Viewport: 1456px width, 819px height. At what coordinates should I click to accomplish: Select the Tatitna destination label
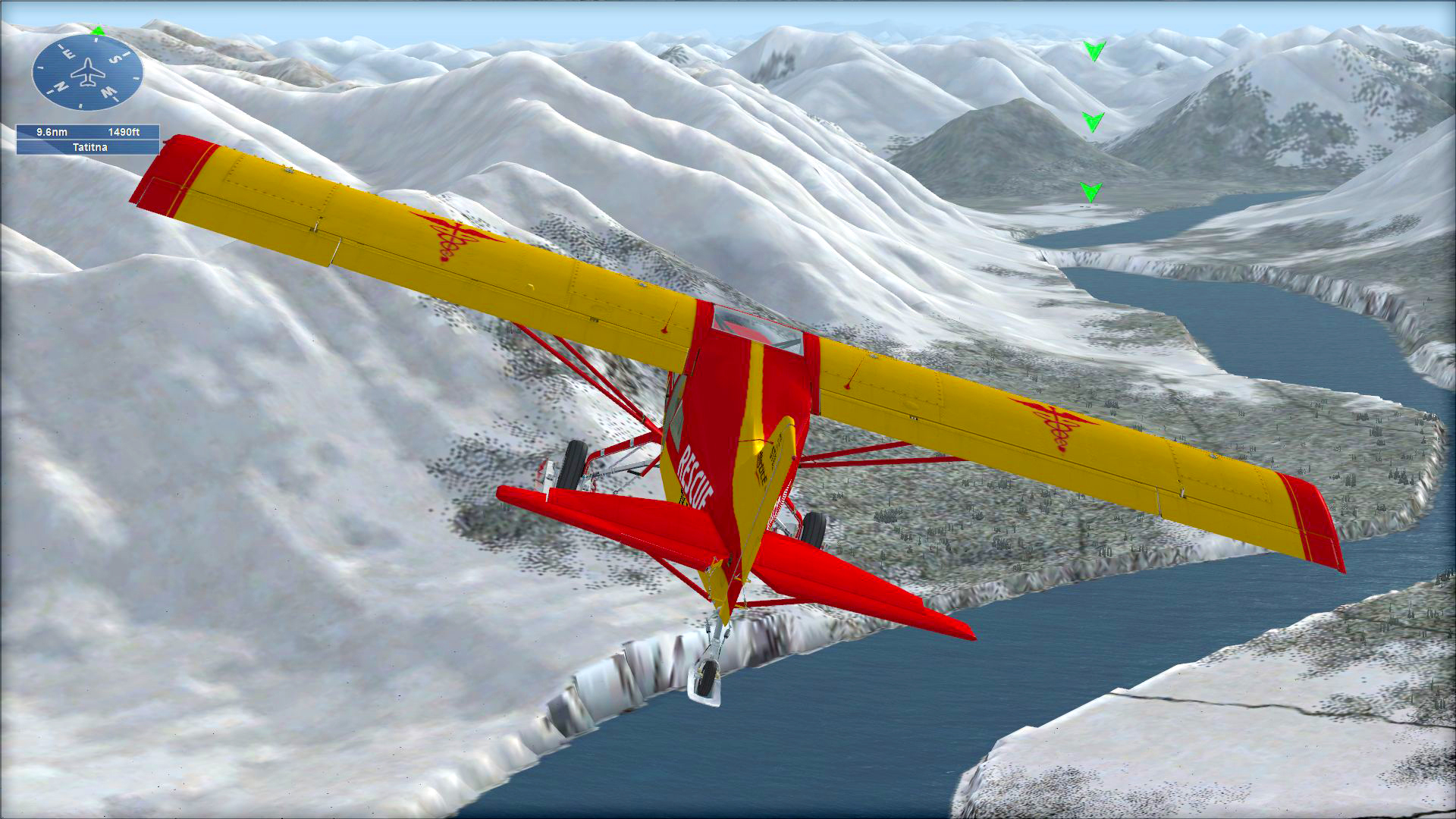click(x=90, y=147)
